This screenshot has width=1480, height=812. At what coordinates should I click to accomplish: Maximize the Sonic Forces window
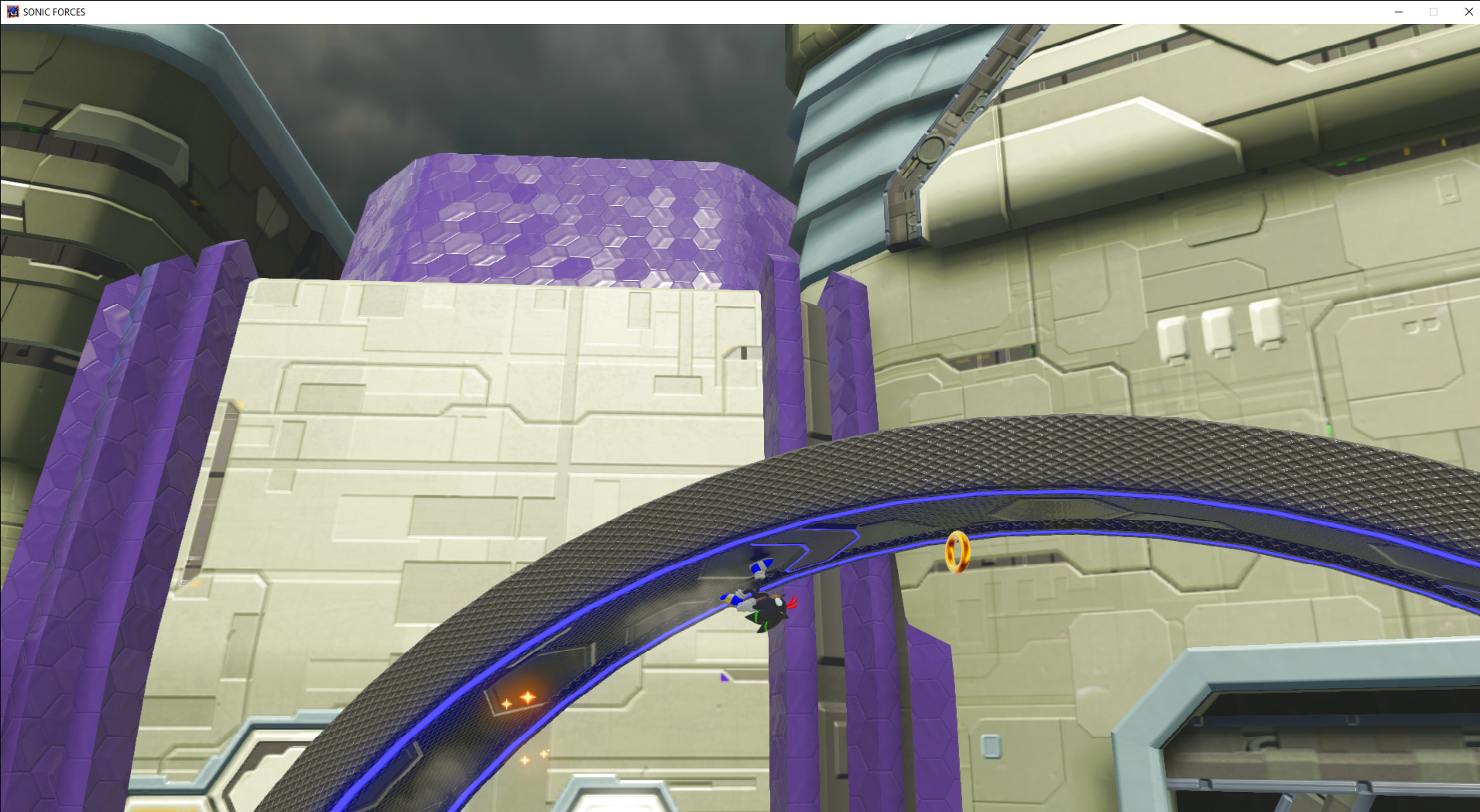[x=1434, y=12]
